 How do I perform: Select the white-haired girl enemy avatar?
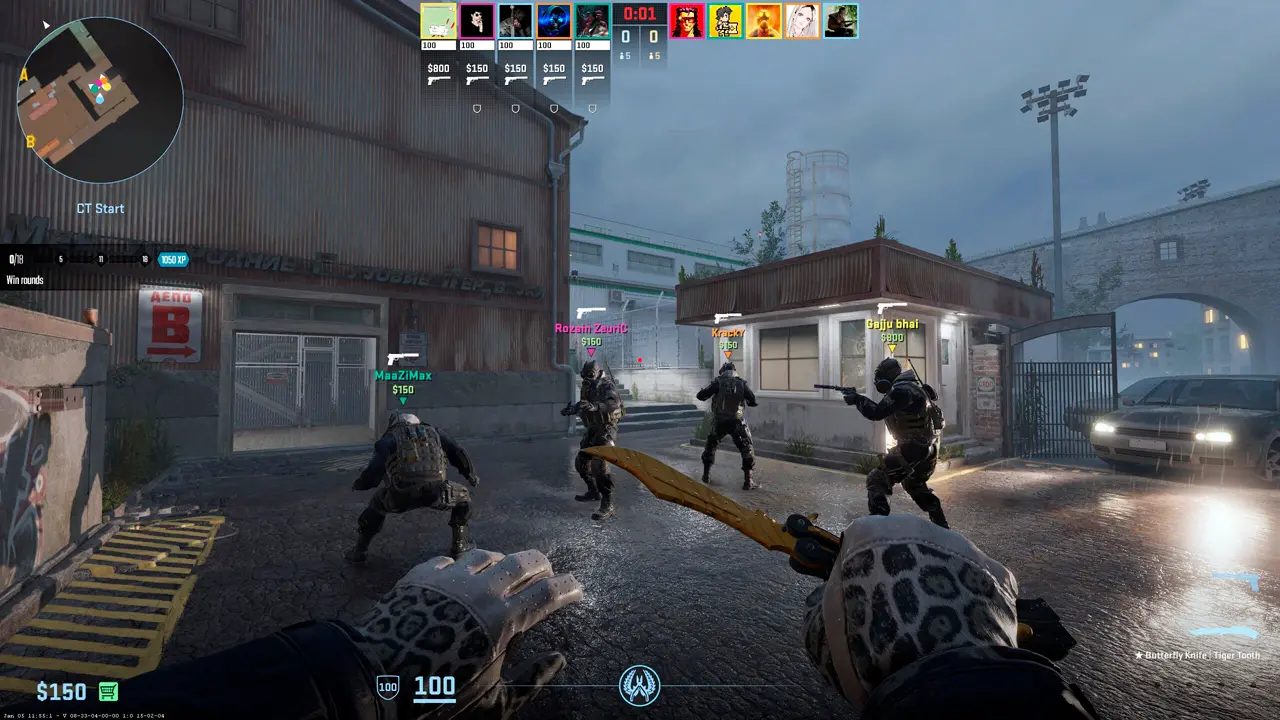click(x=802, y=21)
